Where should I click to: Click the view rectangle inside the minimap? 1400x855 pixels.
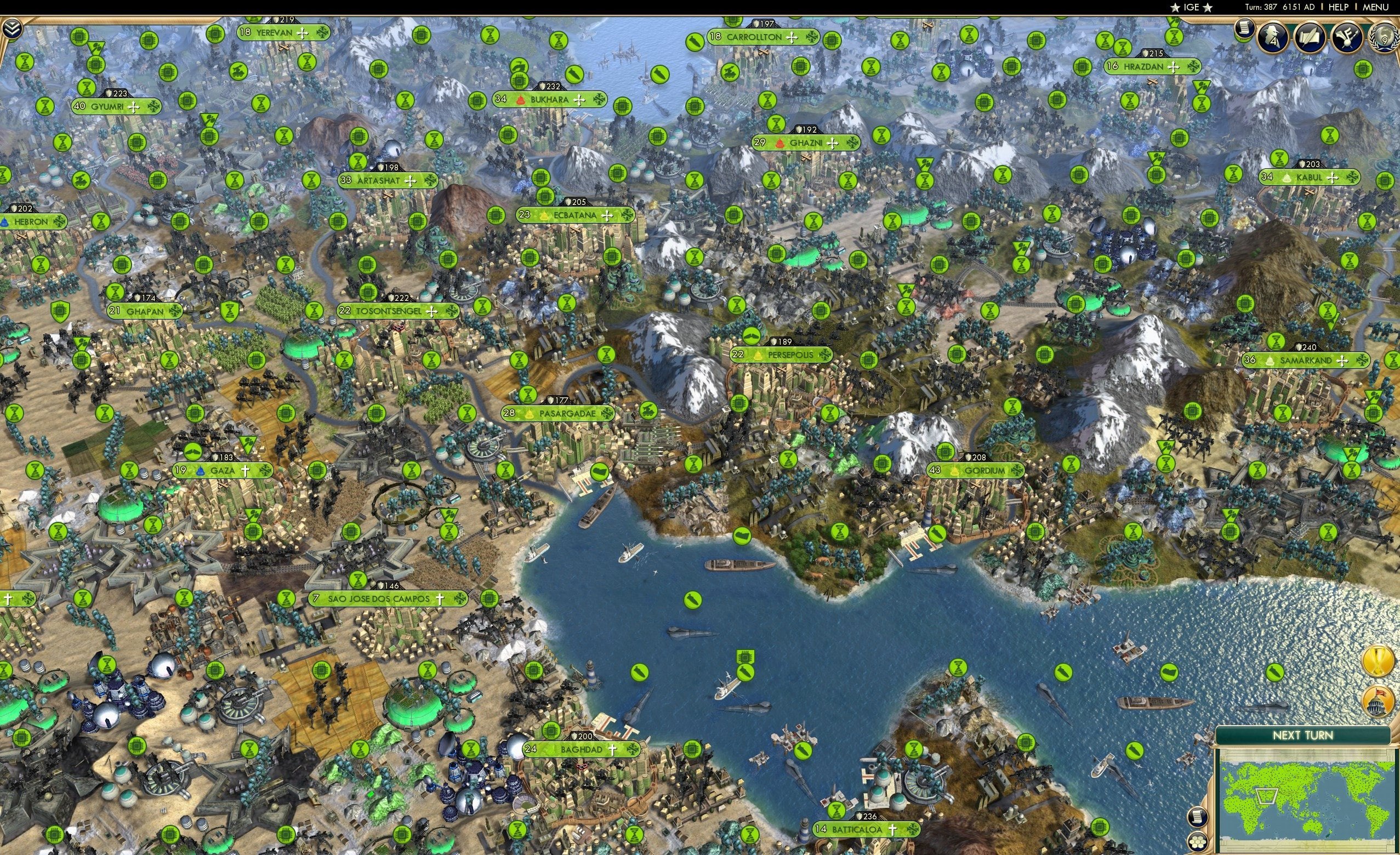point(1266,797)
